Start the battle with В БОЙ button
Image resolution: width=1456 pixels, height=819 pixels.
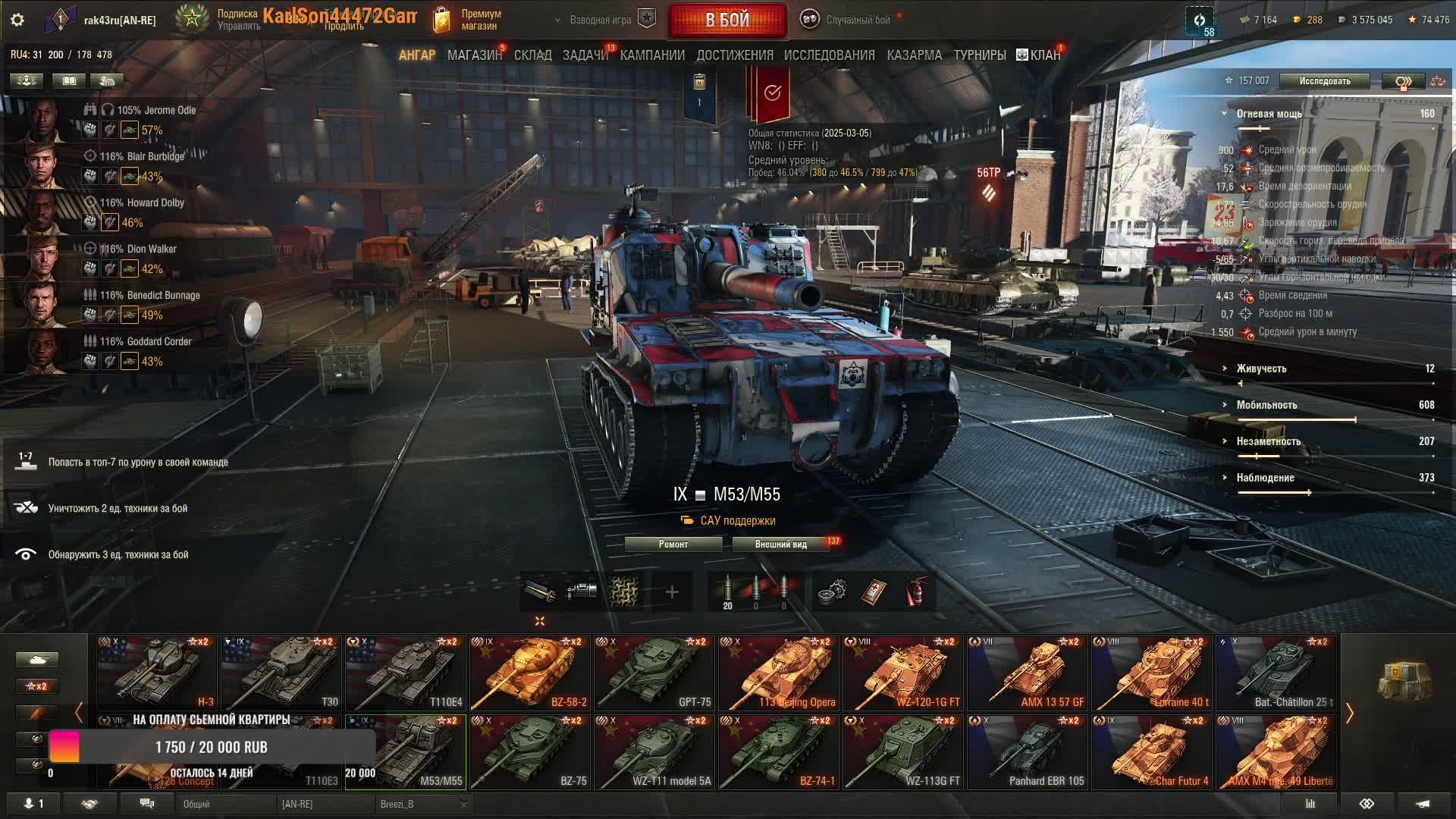click(x=727, y=20)
